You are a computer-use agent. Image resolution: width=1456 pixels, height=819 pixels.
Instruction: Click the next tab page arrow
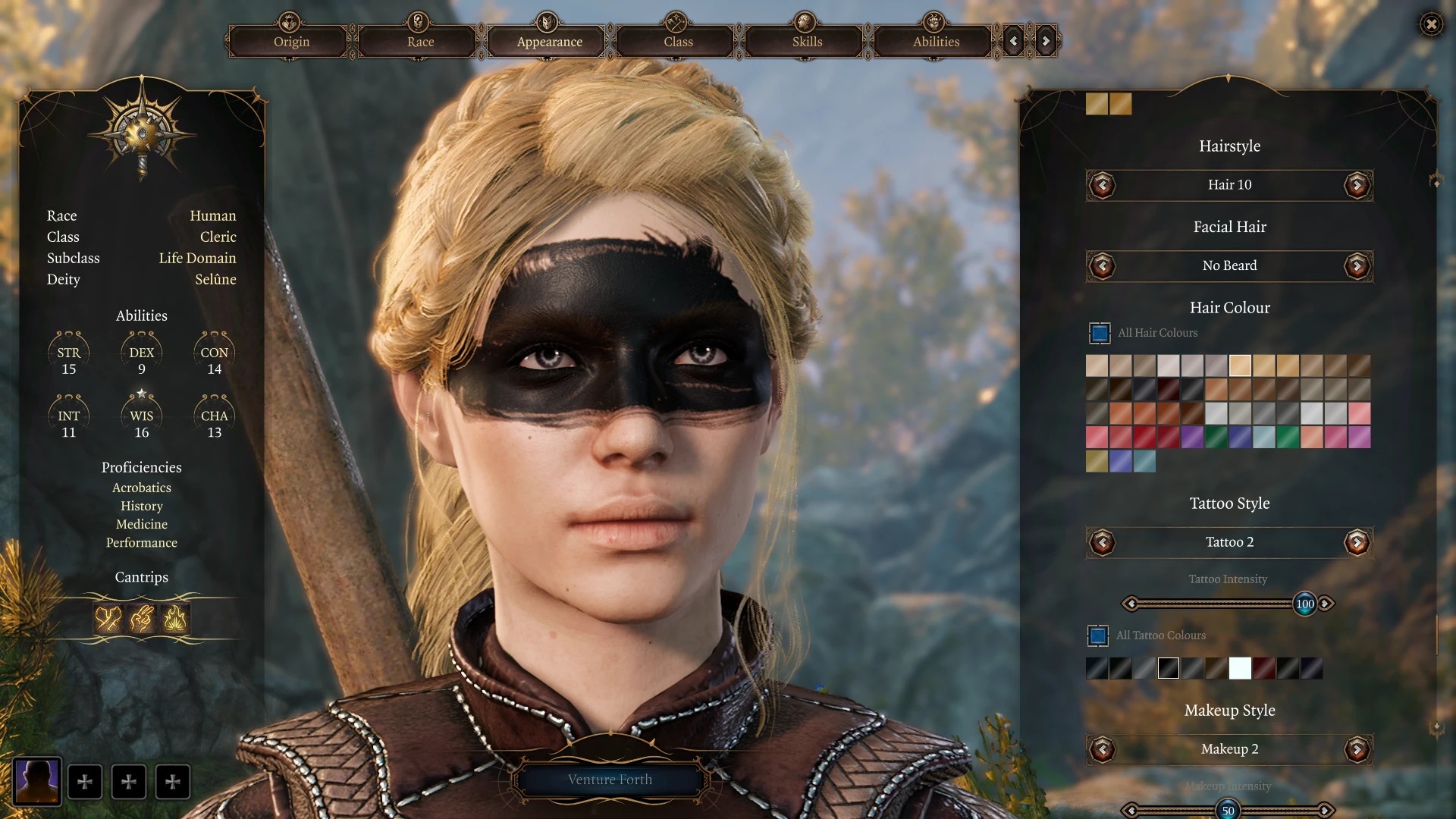(x=1046, y=42)
